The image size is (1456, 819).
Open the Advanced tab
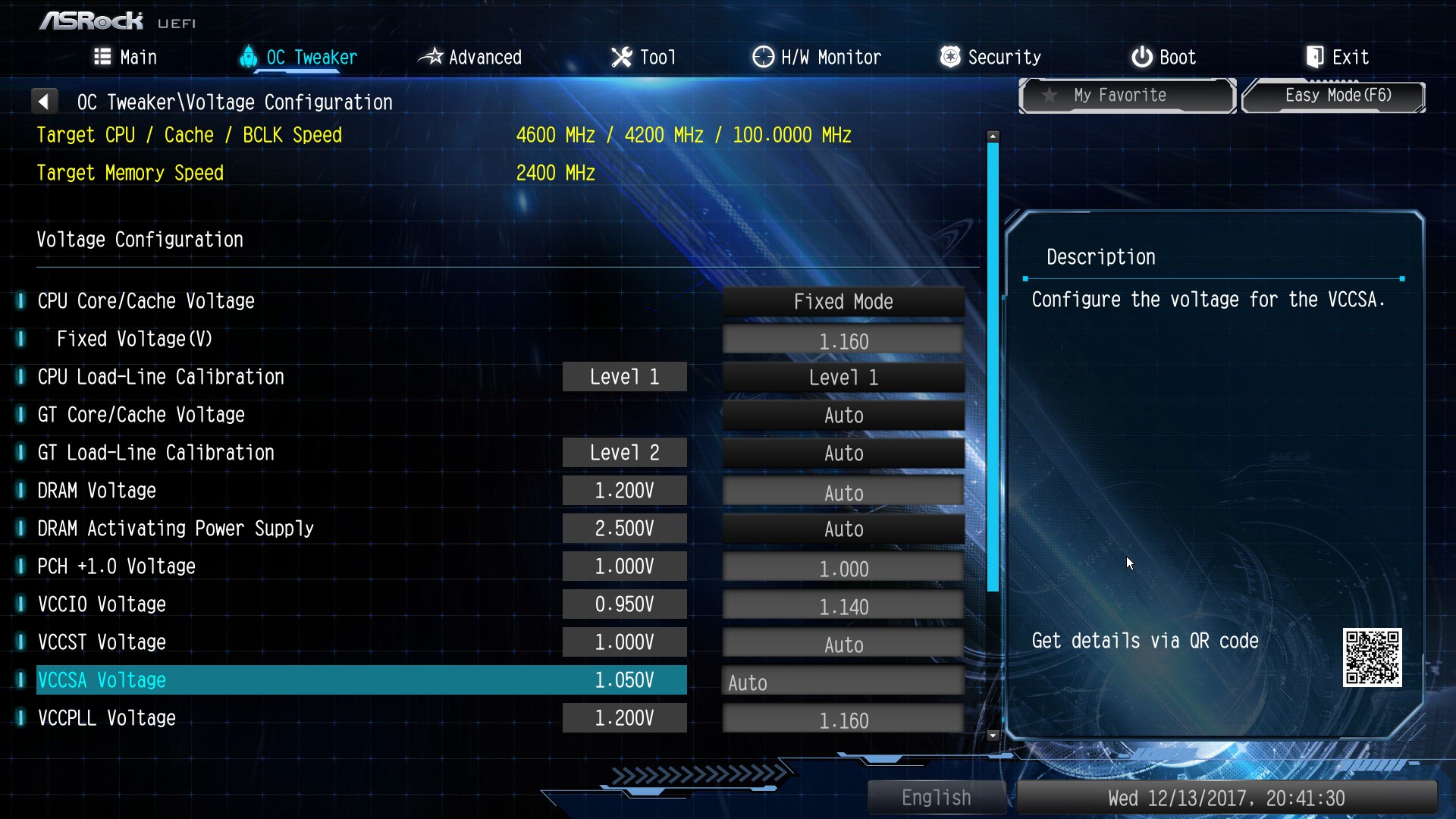(x=470, y=58)
